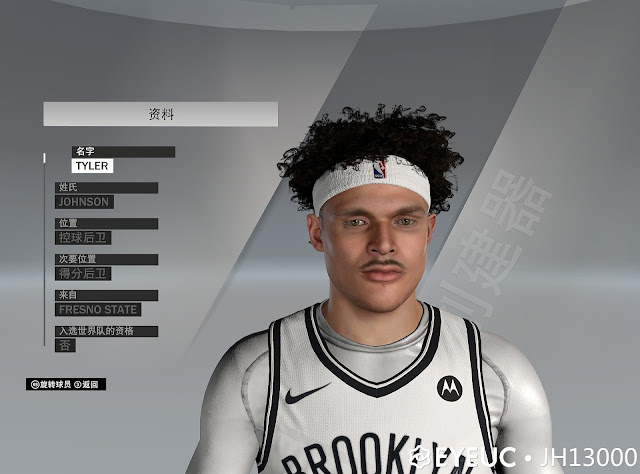Viewport: 640px width, 474px height.
Task: Edit the FRESNO STATE college field
Action: (98, 310)
